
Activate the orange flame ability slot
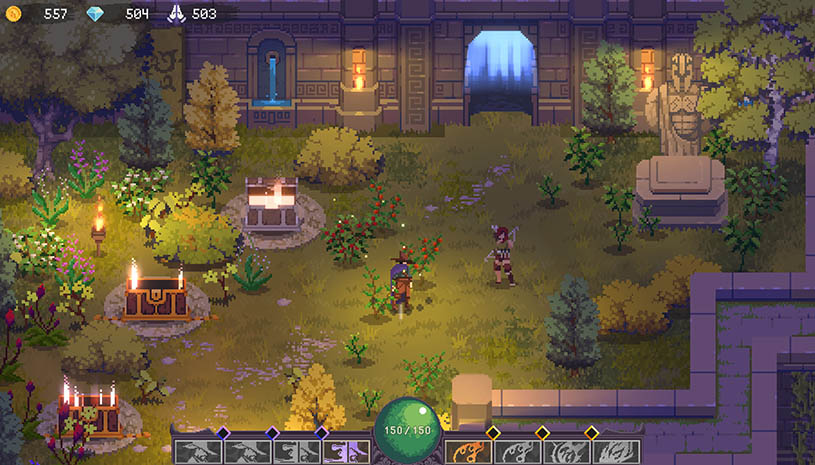(468, 451)
